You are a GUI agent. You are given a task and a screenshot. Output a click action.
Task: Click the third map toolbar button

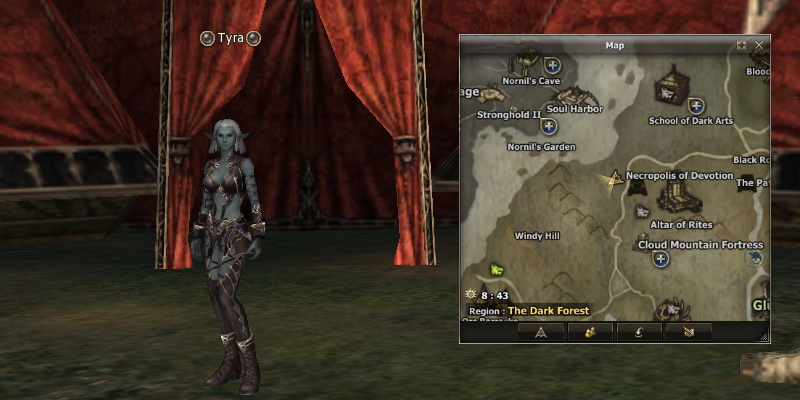pyautogui.click(x=640, y=332)
